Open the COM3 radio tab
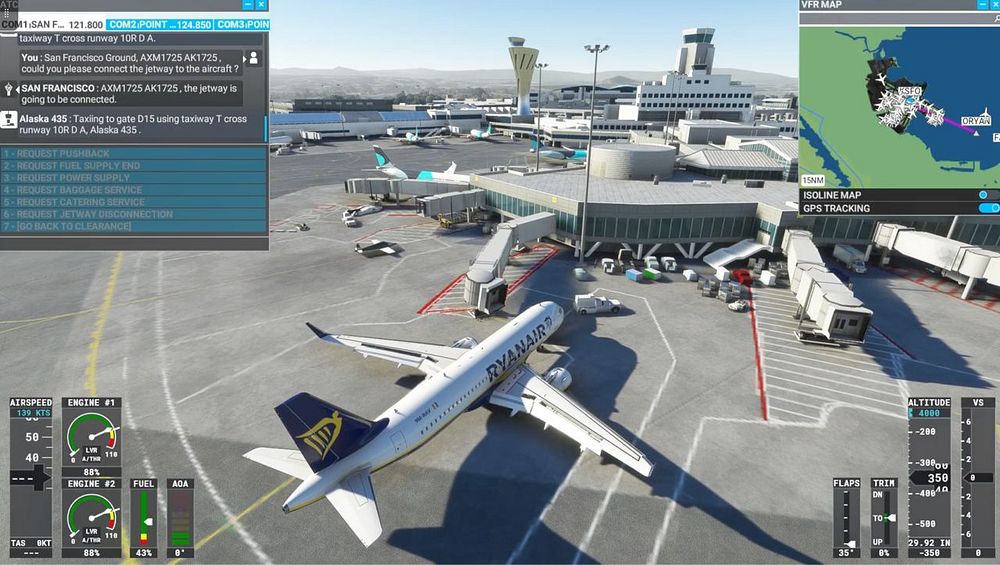This screenshot has width=1000, height=565. (x=242, y=24)
